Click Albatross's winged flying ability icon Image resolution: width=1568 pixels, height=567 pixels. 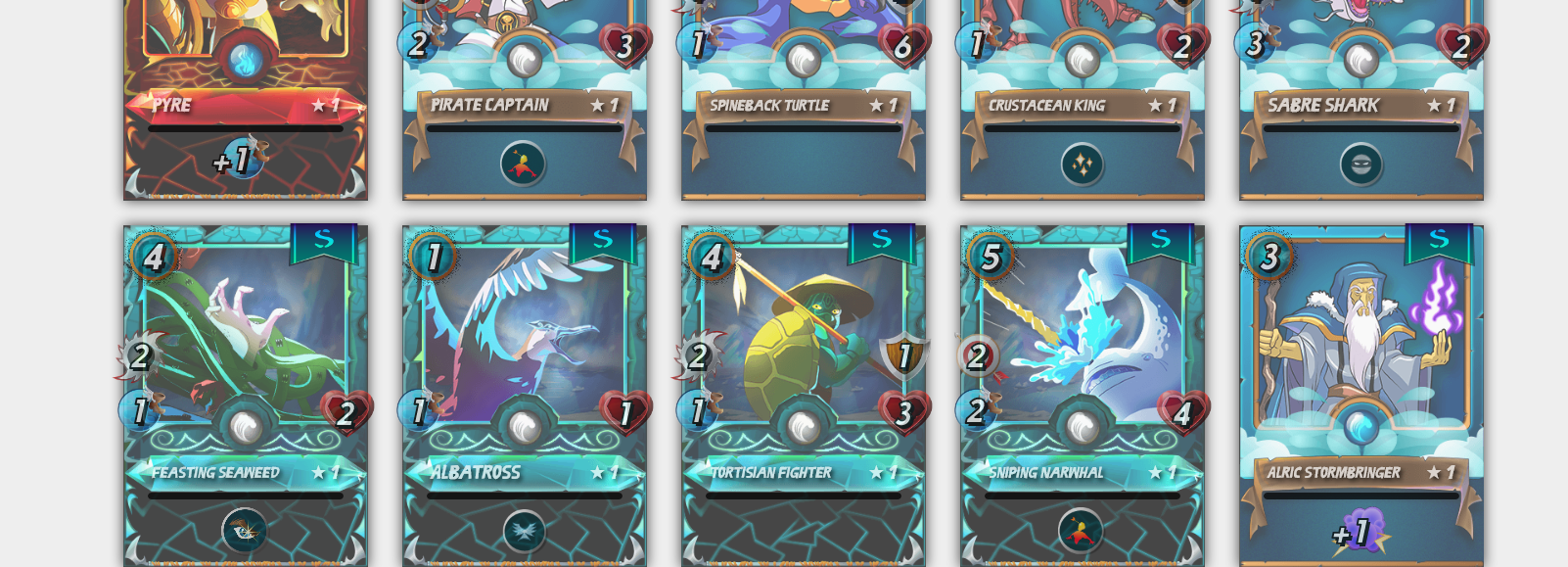click(524, 531)
